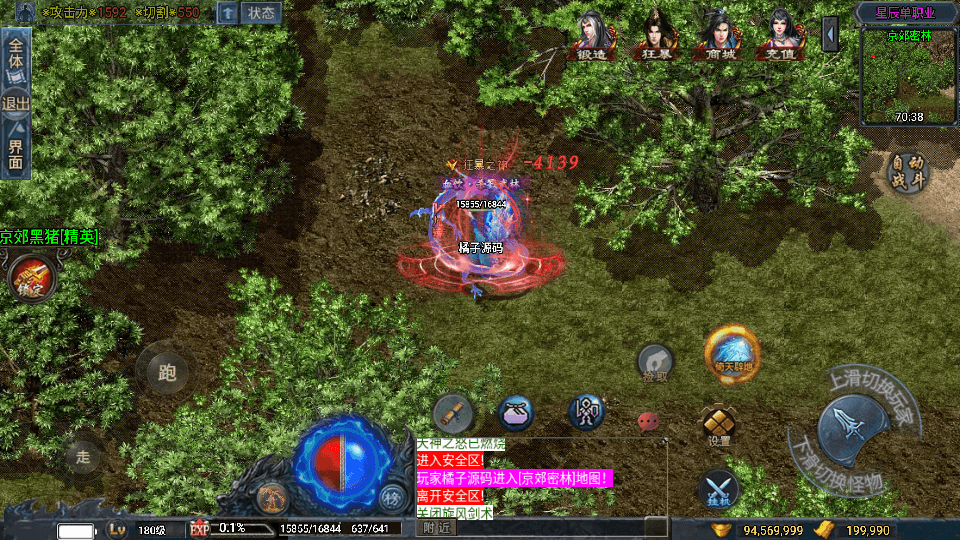
Task: Use the 捡取 pick-up button
Action: coord(656,363)
